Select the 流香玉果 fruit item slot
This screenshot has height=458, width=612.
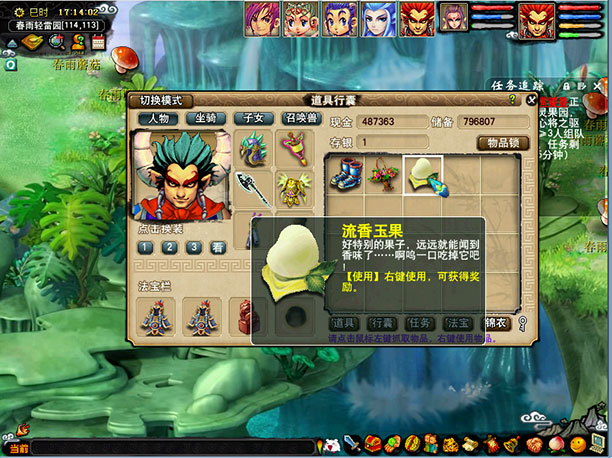421,174
